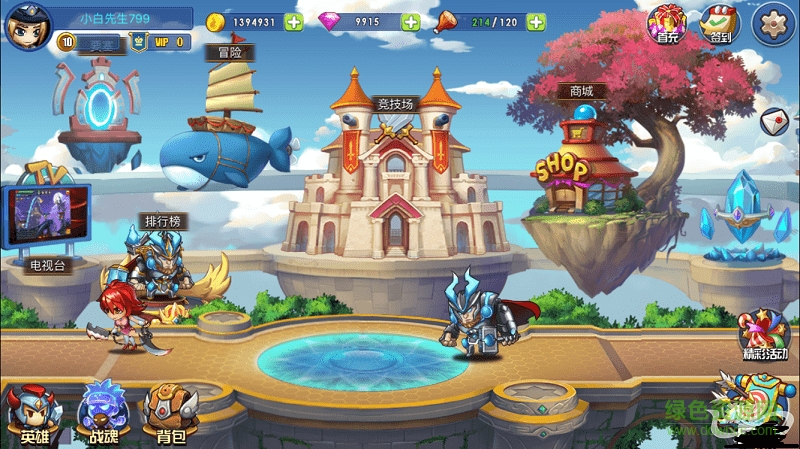This screenshot has width=800, height=449.
Task: Refill stamina with the drumstick plus button
Action: [536, 22]
